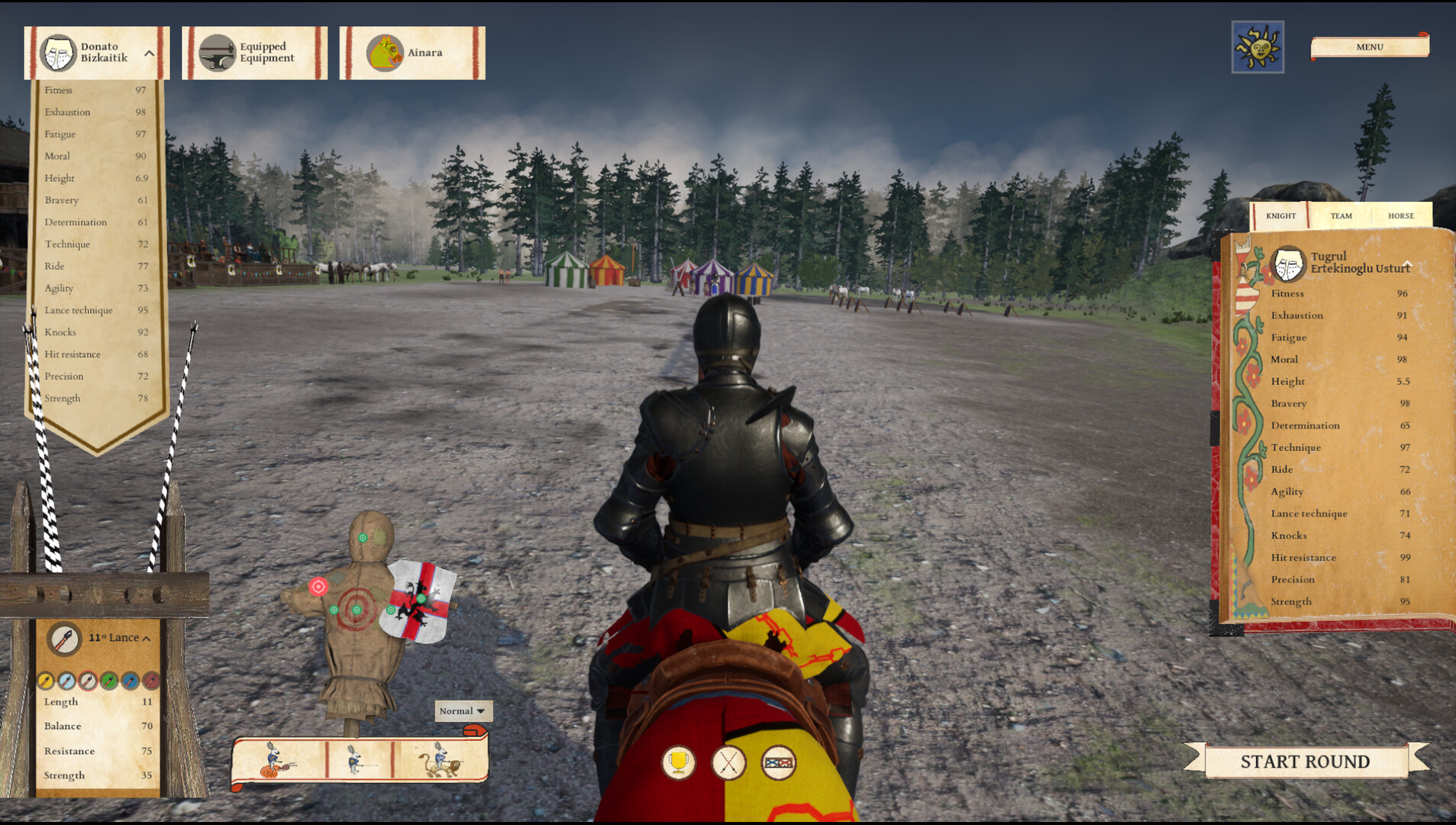Screen dimensions: 1456x825
Task: Collapse the Donato Bizkaitik stats panel
Action: tap(150, 53)
